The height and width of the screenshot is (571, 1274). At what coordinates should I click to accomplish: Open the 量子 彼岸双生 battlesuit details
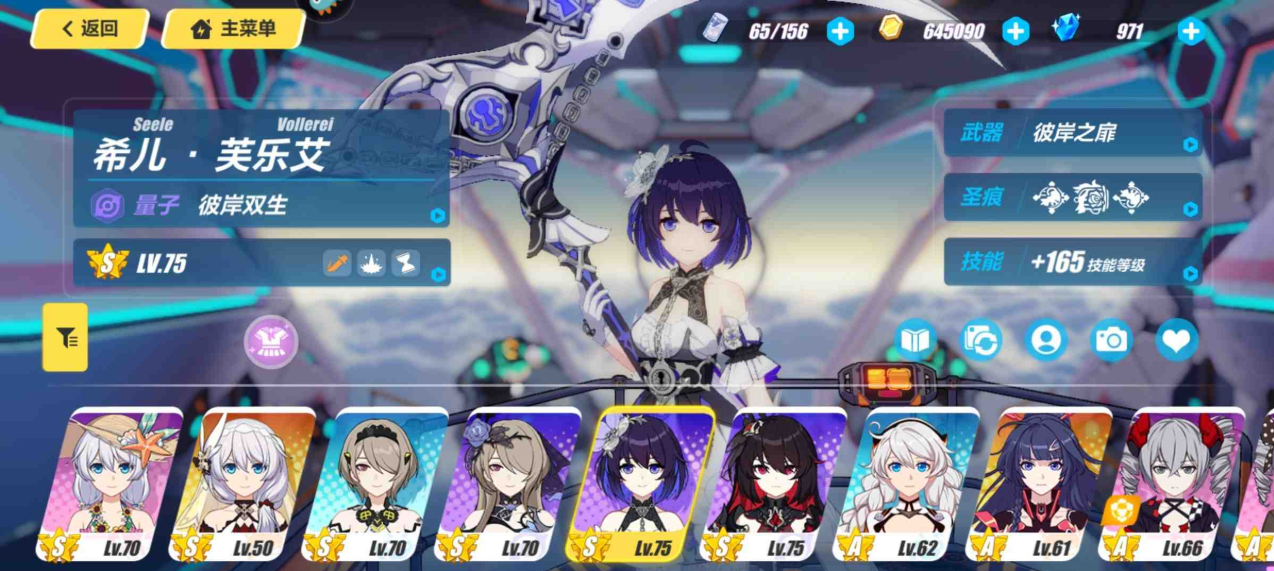[x=262, y=205]
